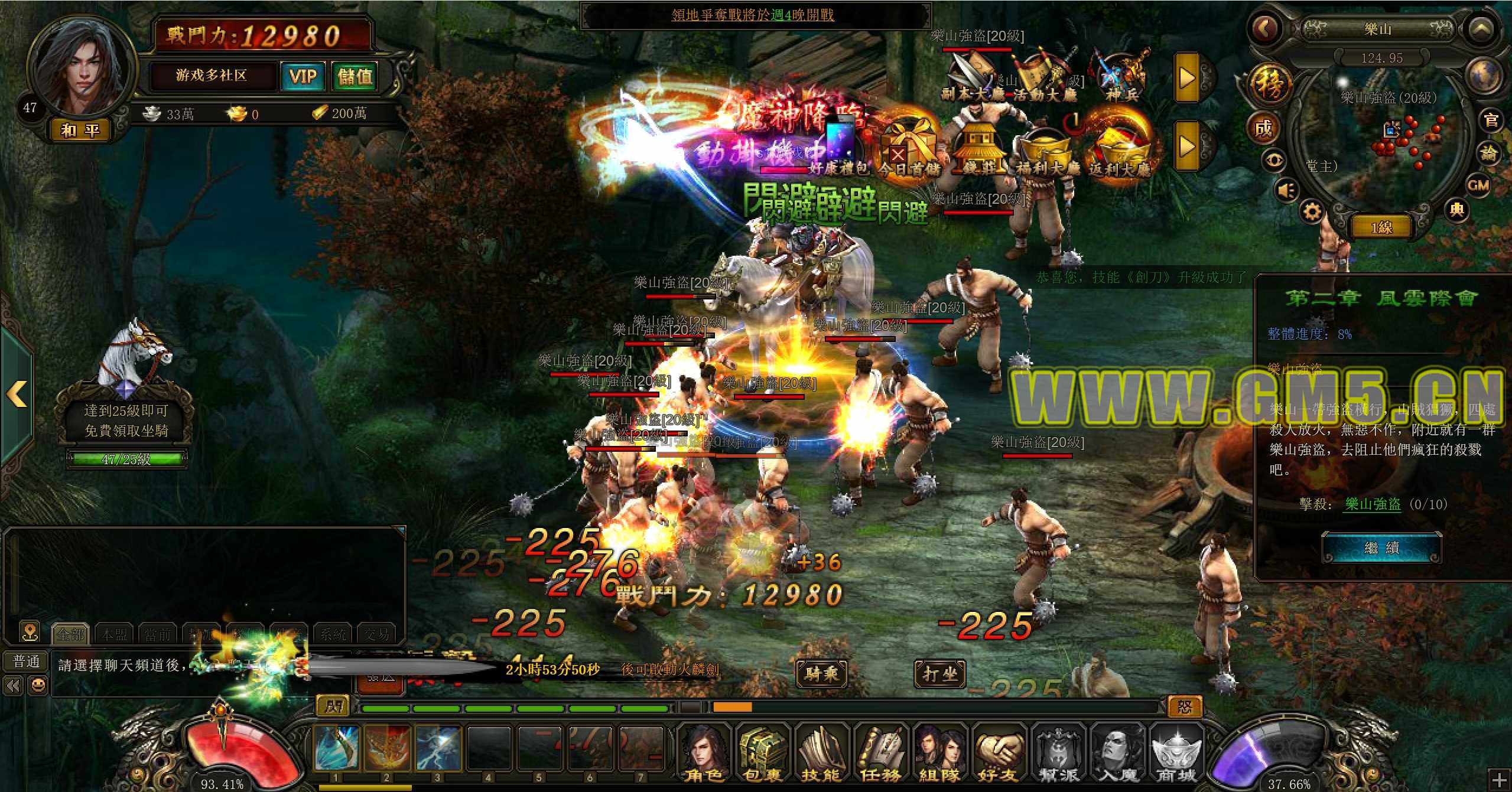Activate the 打坐 meditate button
The height and width of the screenshot is (792, 1512).
tap(939, 673)
